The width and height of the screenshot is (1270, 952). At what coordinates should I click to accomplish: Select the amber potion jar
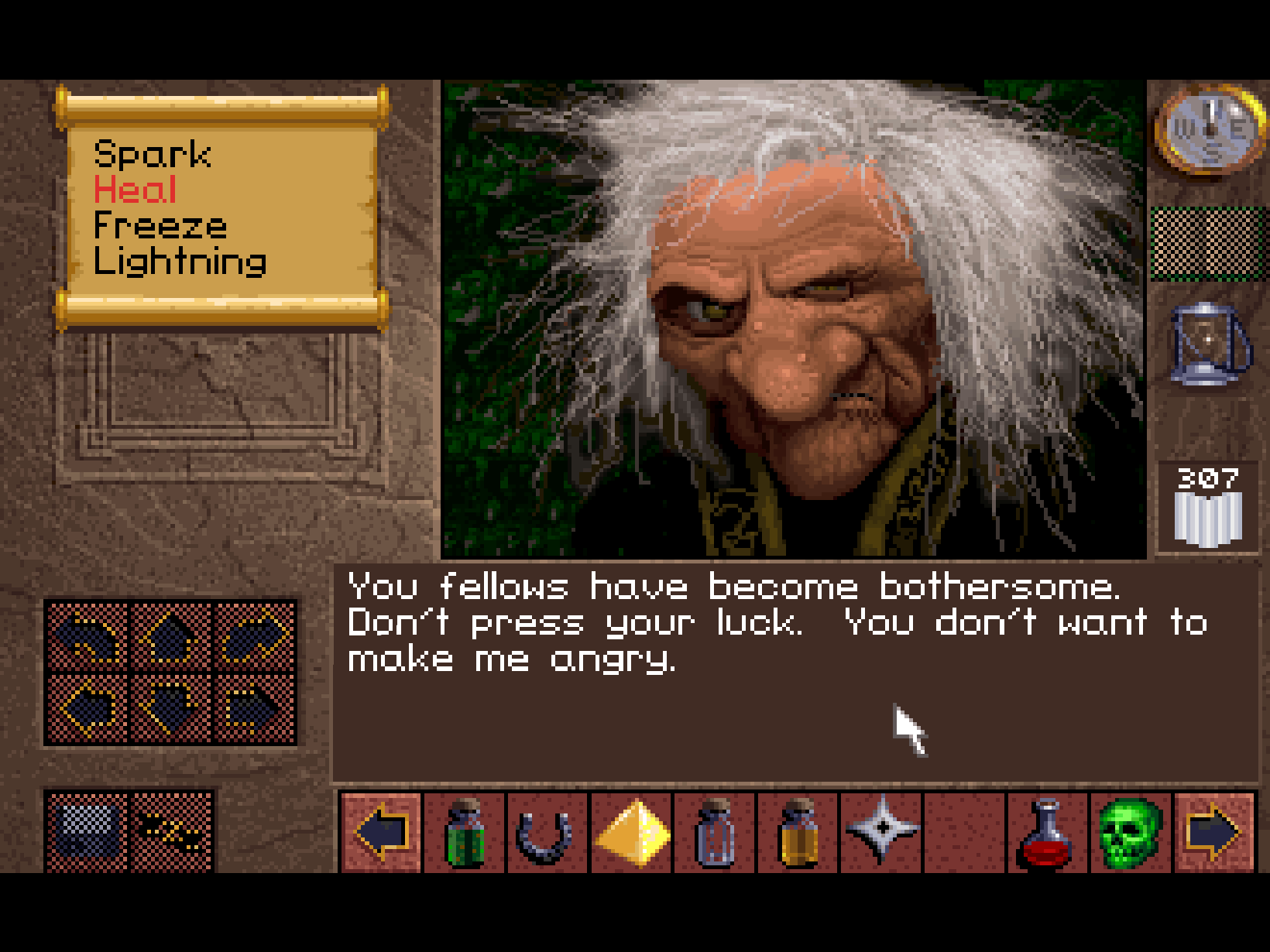(x=798, y=833)
